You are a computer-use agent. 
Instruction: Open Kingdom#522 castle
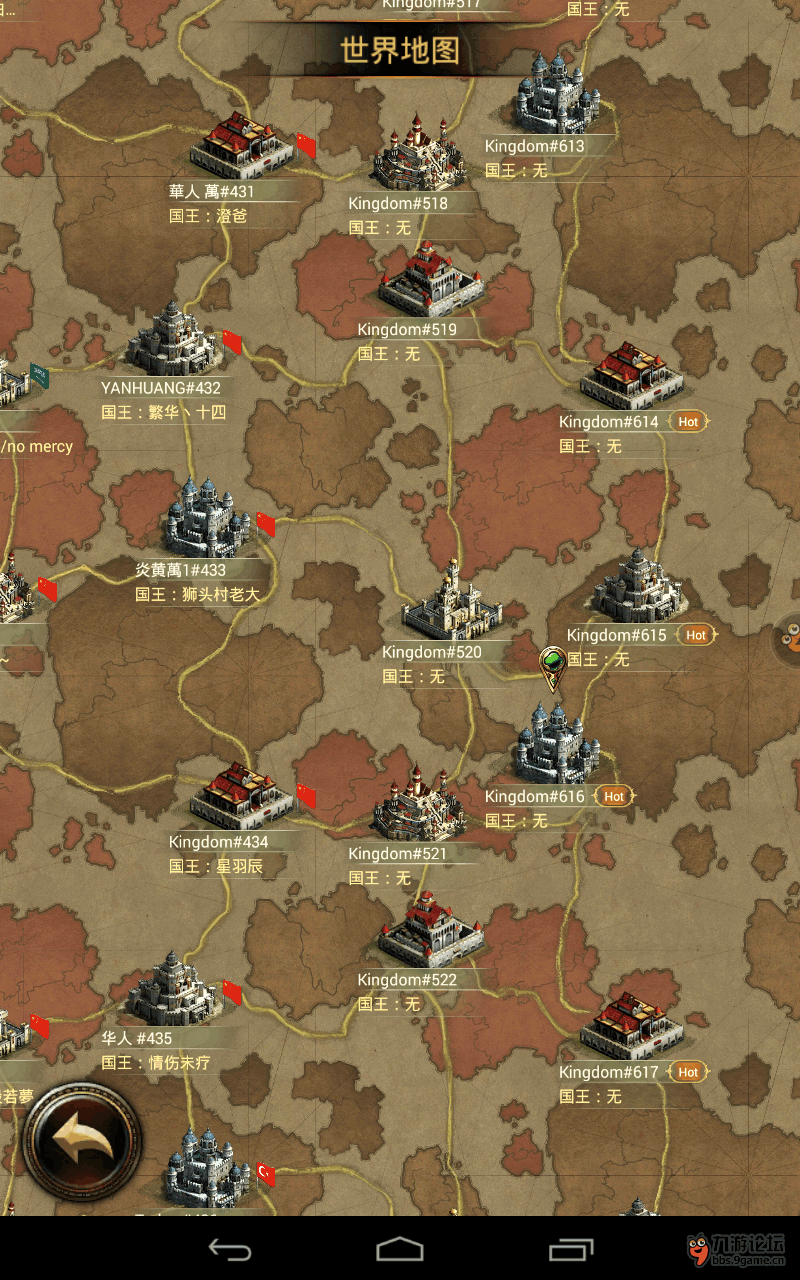[x=430, y=929]
